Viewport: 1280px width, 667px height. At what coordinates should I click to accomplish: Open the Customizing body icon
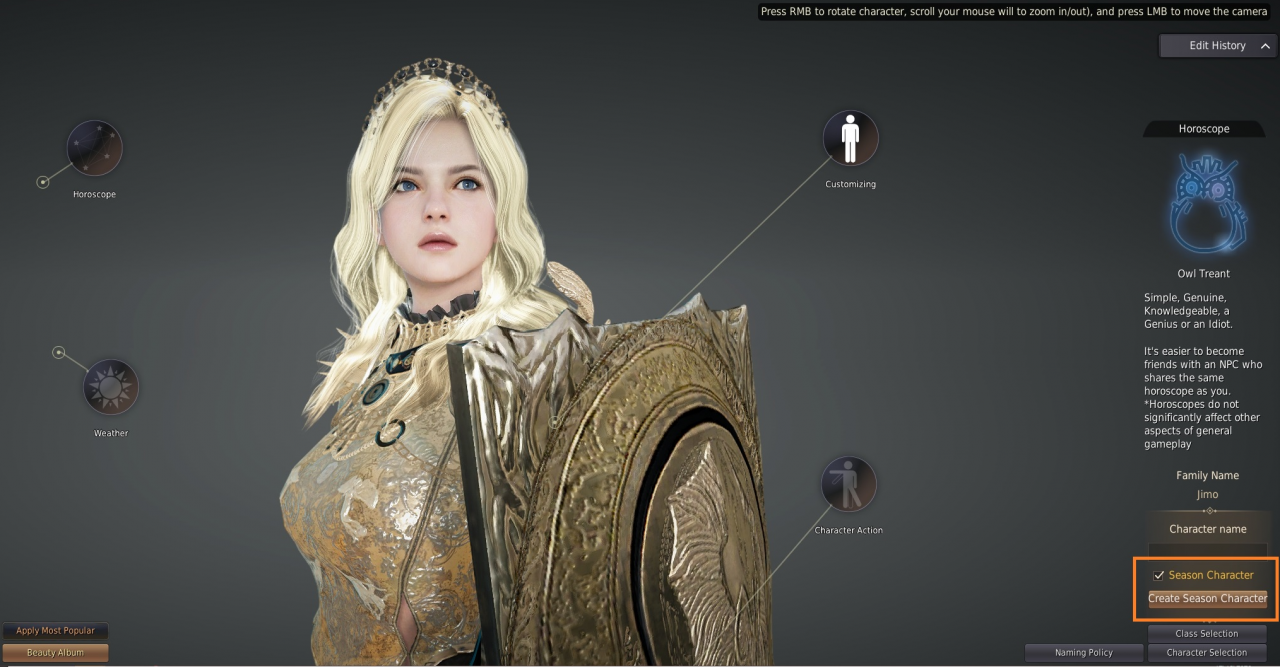850,138
